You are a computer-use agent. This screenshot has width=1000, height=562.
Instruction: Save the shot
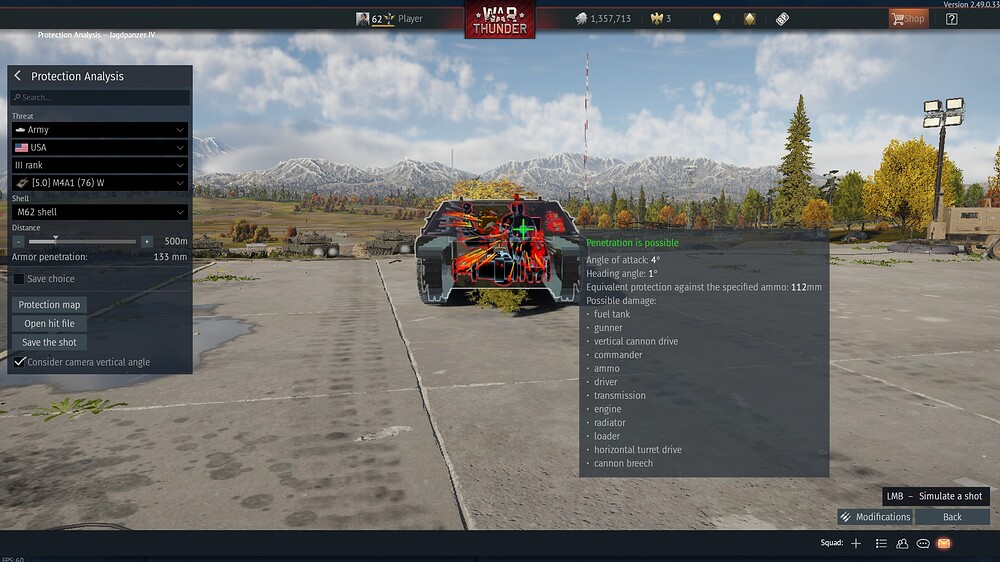coord(49,342)
